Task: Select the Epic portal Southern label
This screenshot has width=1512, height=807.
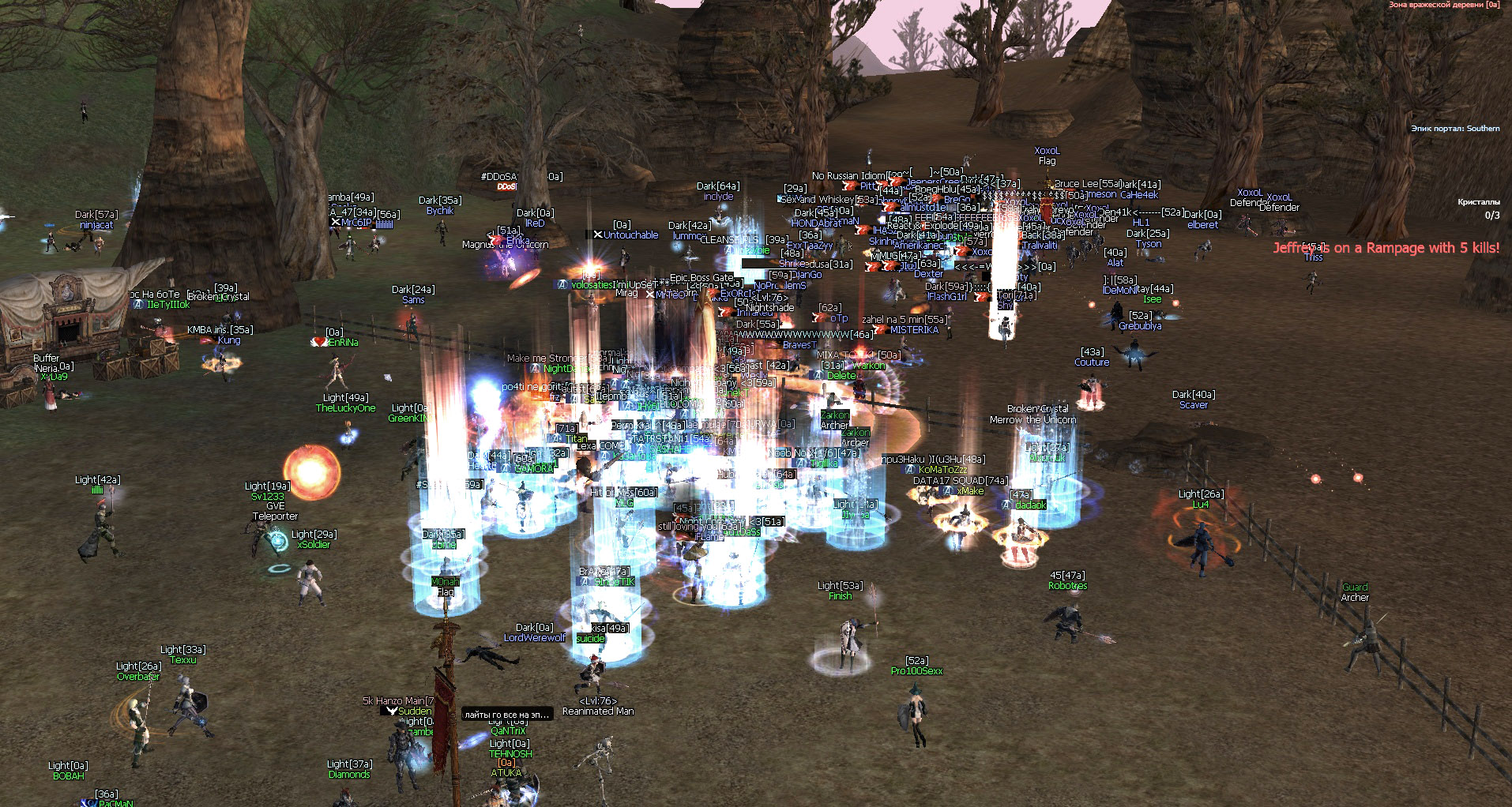Action: [1454, 129]
